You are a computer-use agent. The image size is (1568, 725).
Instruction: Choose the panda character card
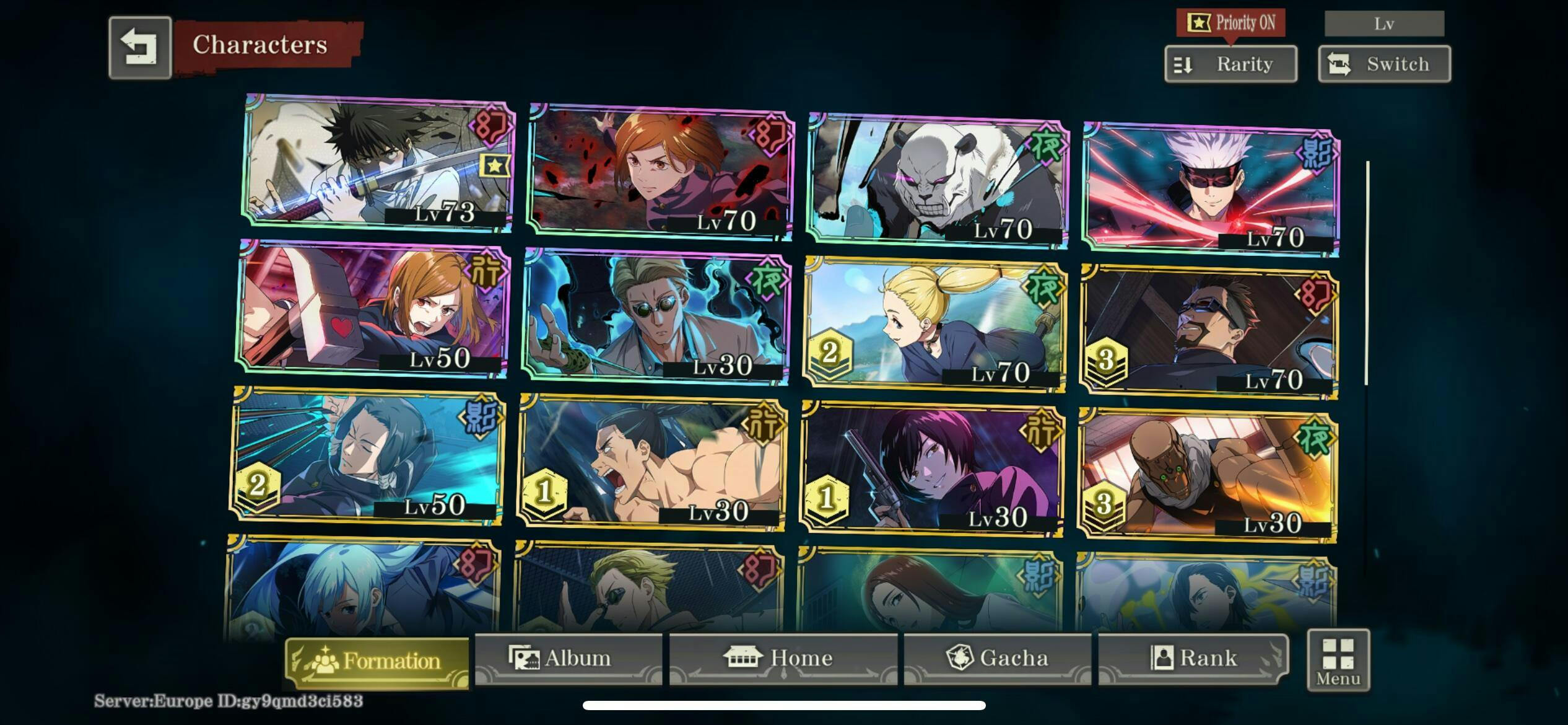938,180
